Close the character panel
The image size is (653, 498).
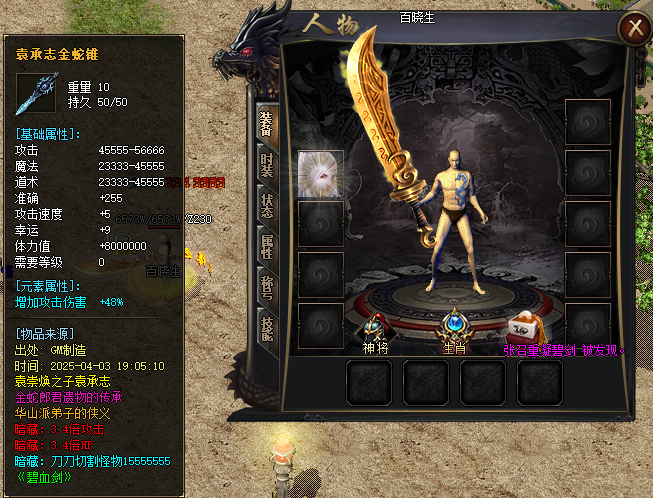(631, 30)
